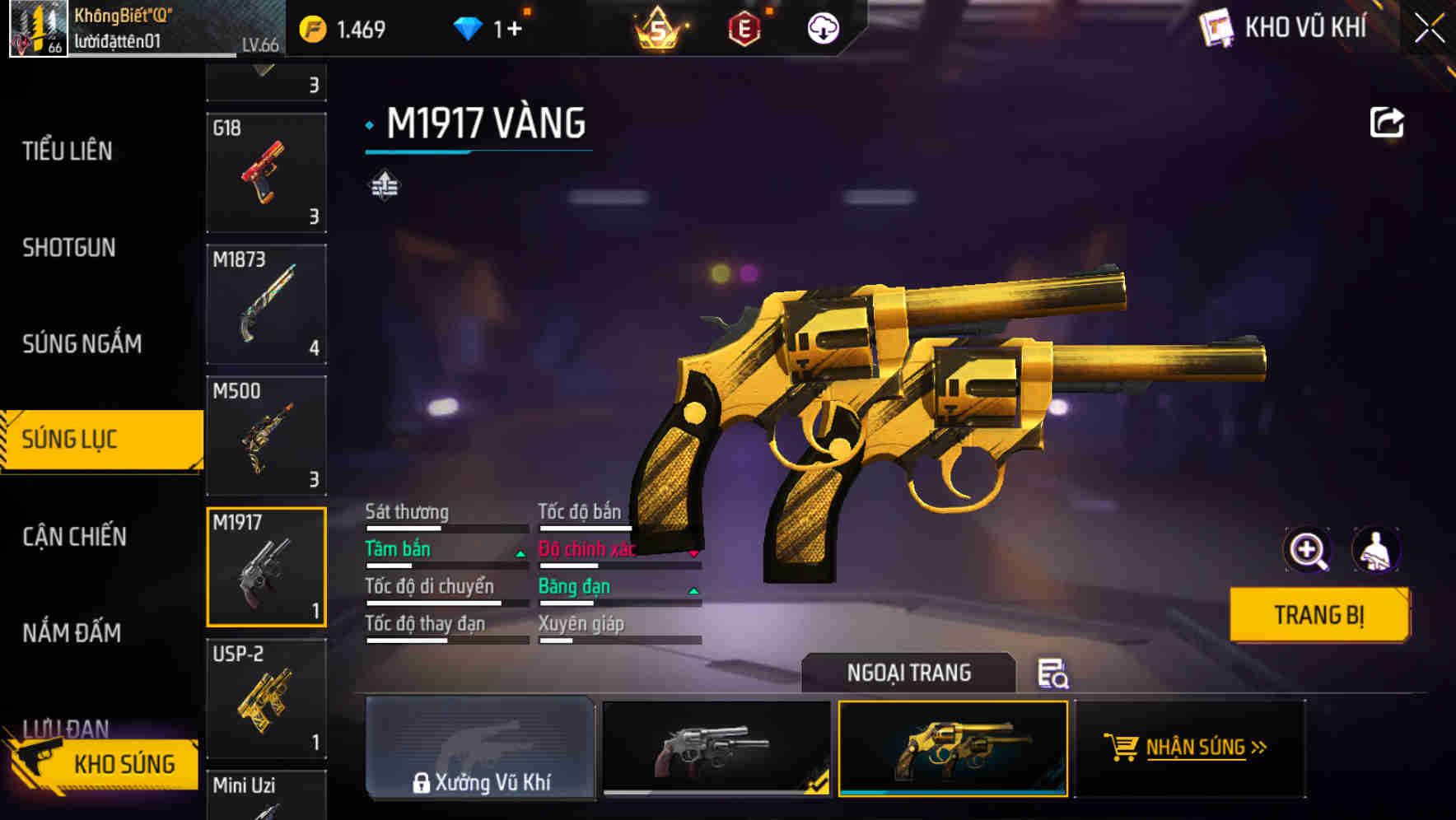Click the locked Xưởng Vũ Khí slot

click(x=480, y=749)
